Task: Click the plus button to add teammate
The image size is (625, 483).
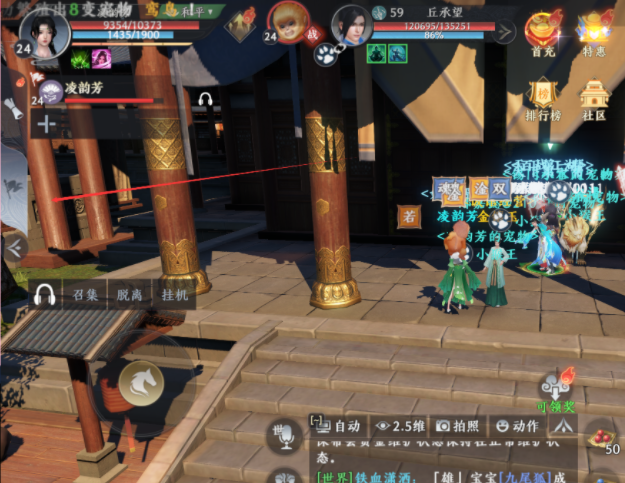Action: [x=46, y=124]
